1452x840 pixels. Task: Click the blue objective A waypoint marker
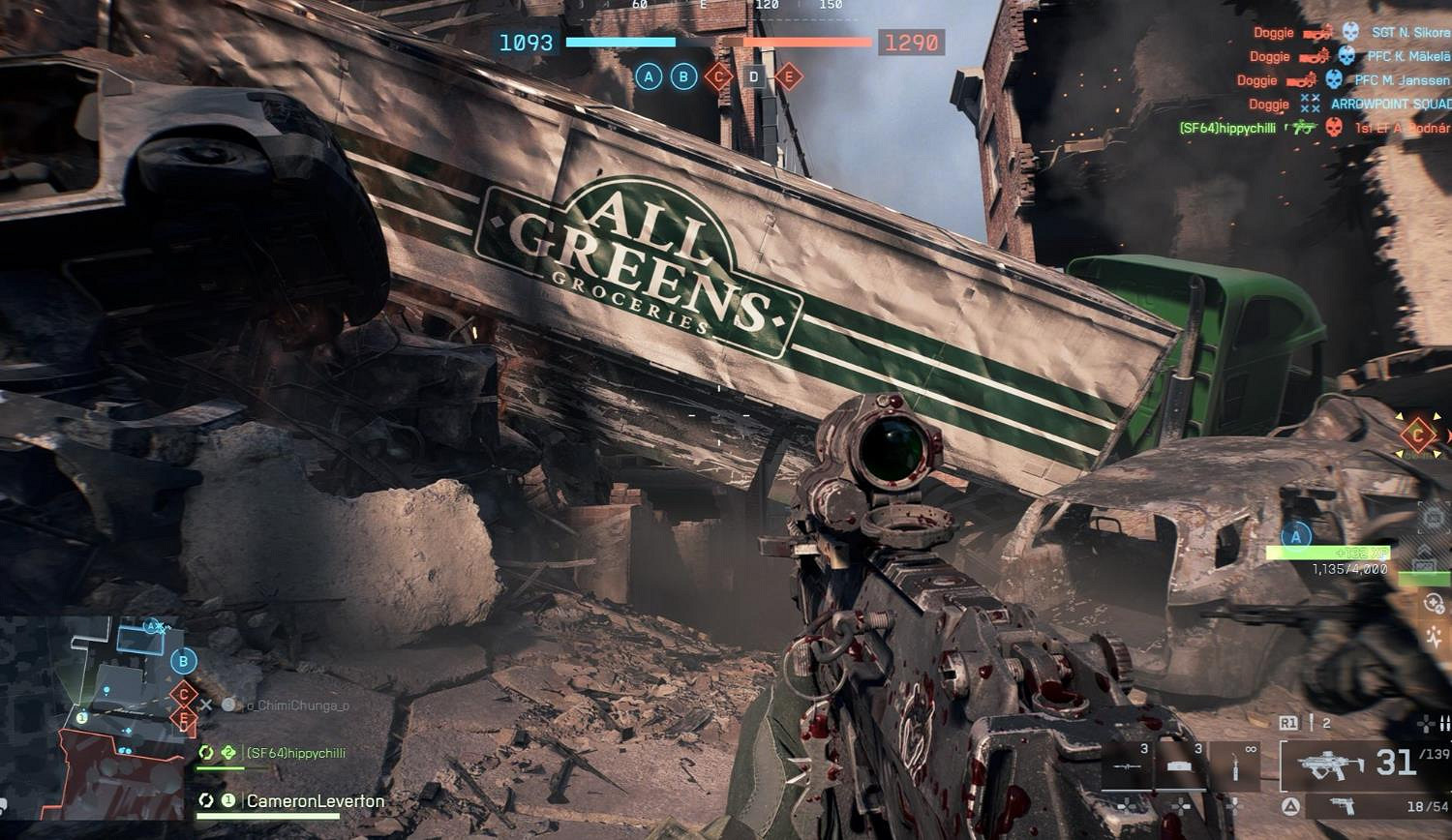[x=1296, y=535]
